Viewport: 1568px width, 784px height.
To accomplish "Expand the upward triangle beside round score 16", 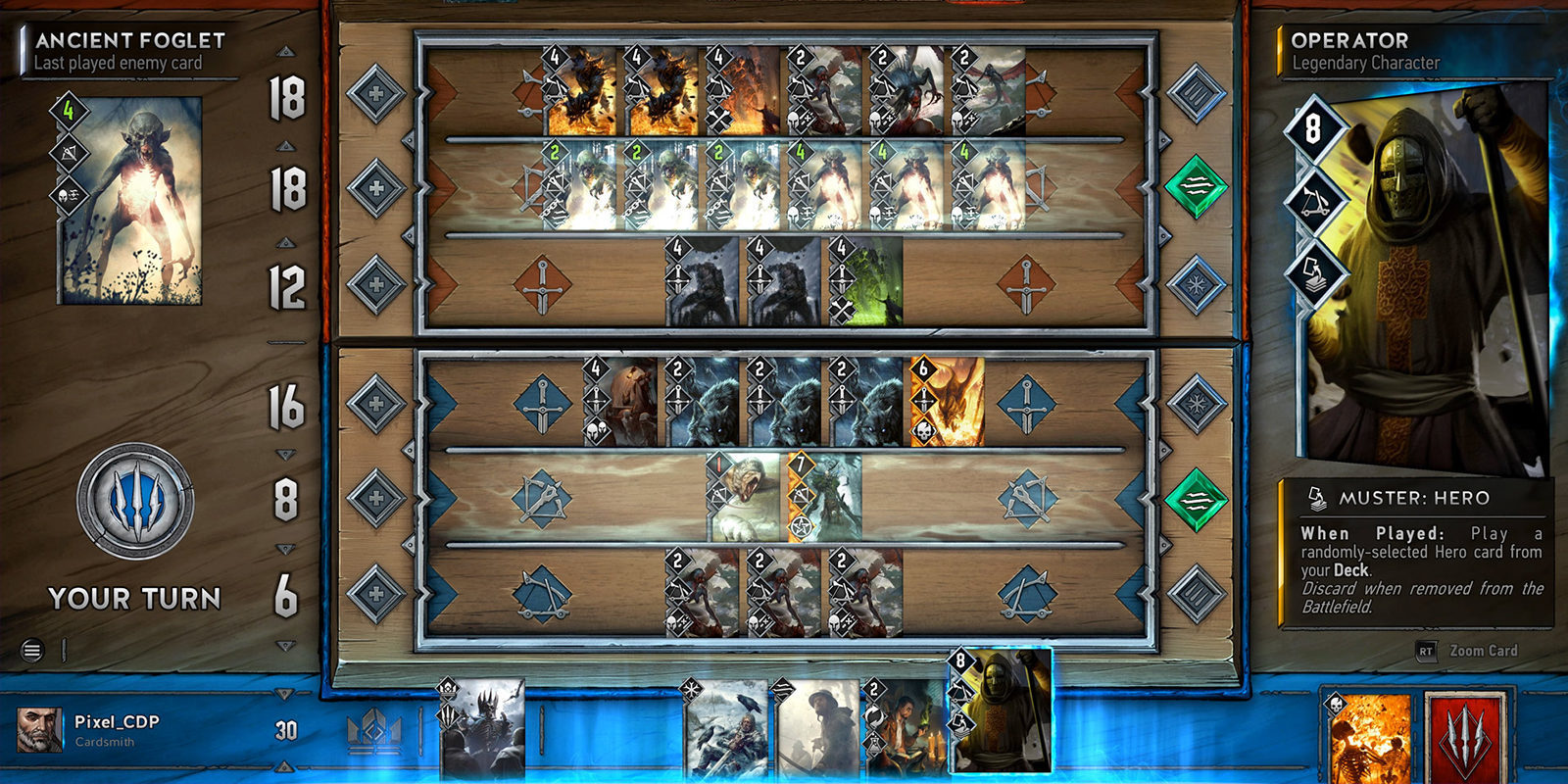I will [285, 453].
